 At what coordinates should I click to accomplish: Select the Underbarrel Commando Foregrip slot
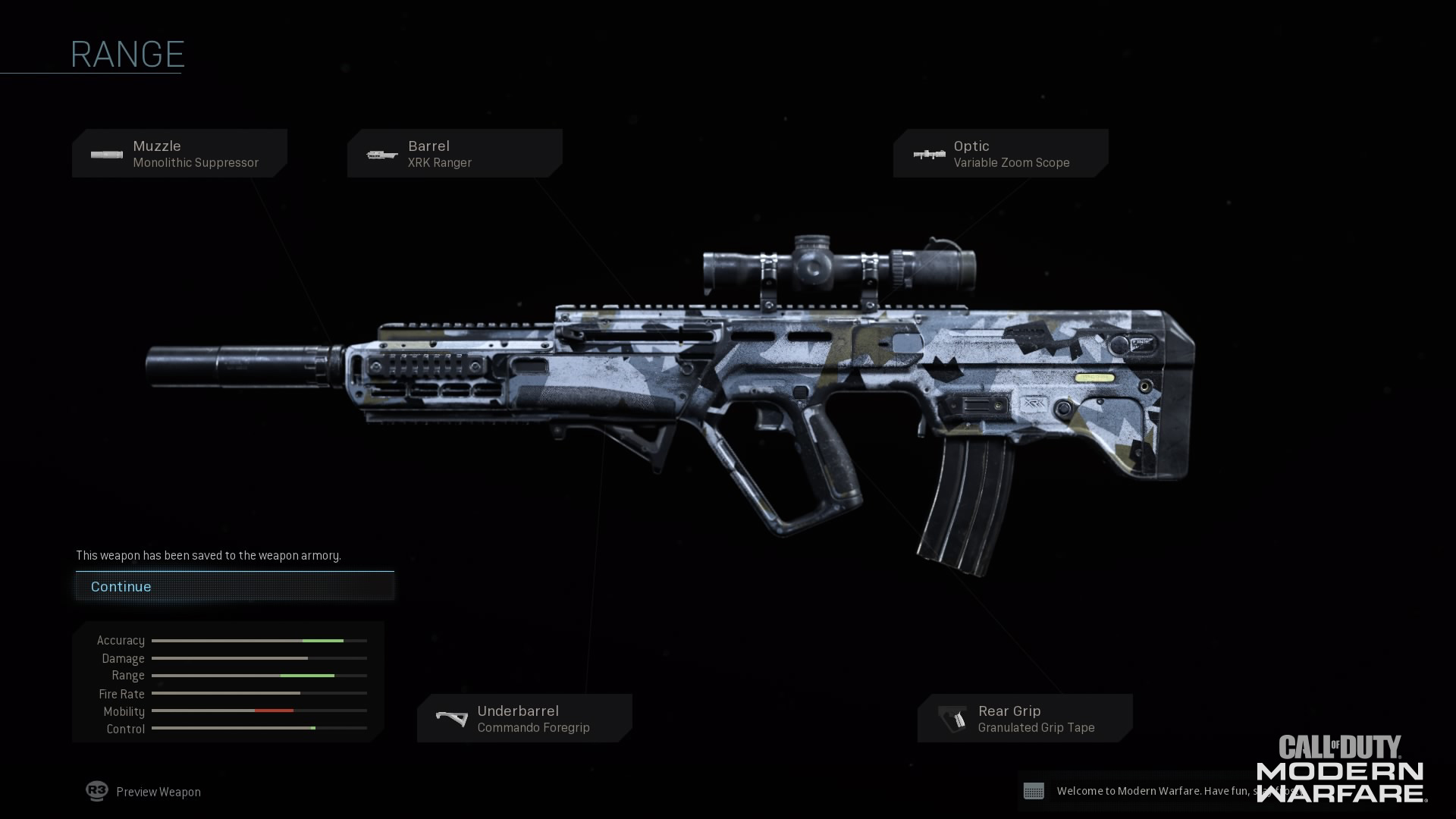(524, 719)
